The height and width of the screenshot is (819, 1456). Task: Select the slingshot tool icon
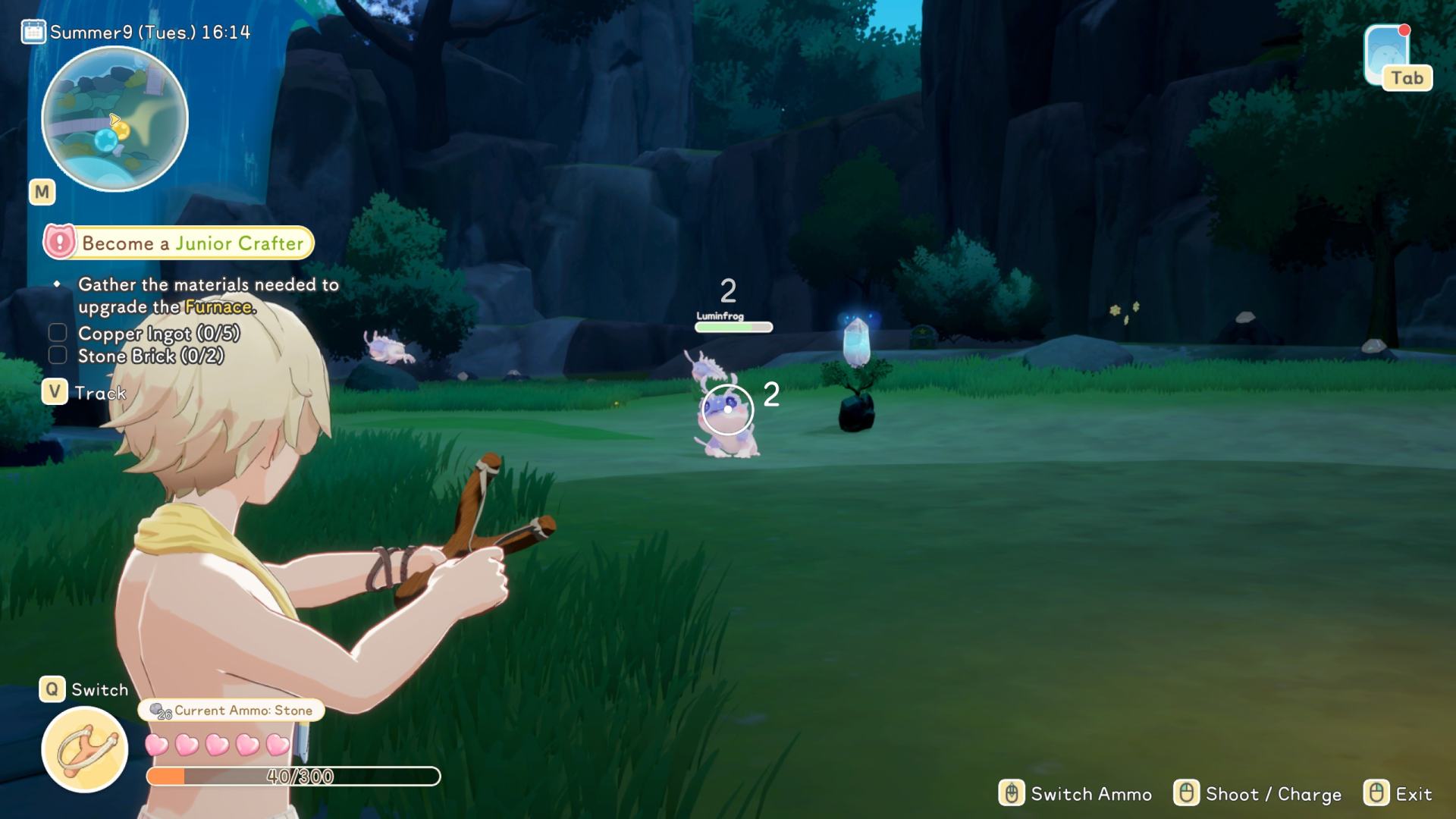(x=84, y=749)
